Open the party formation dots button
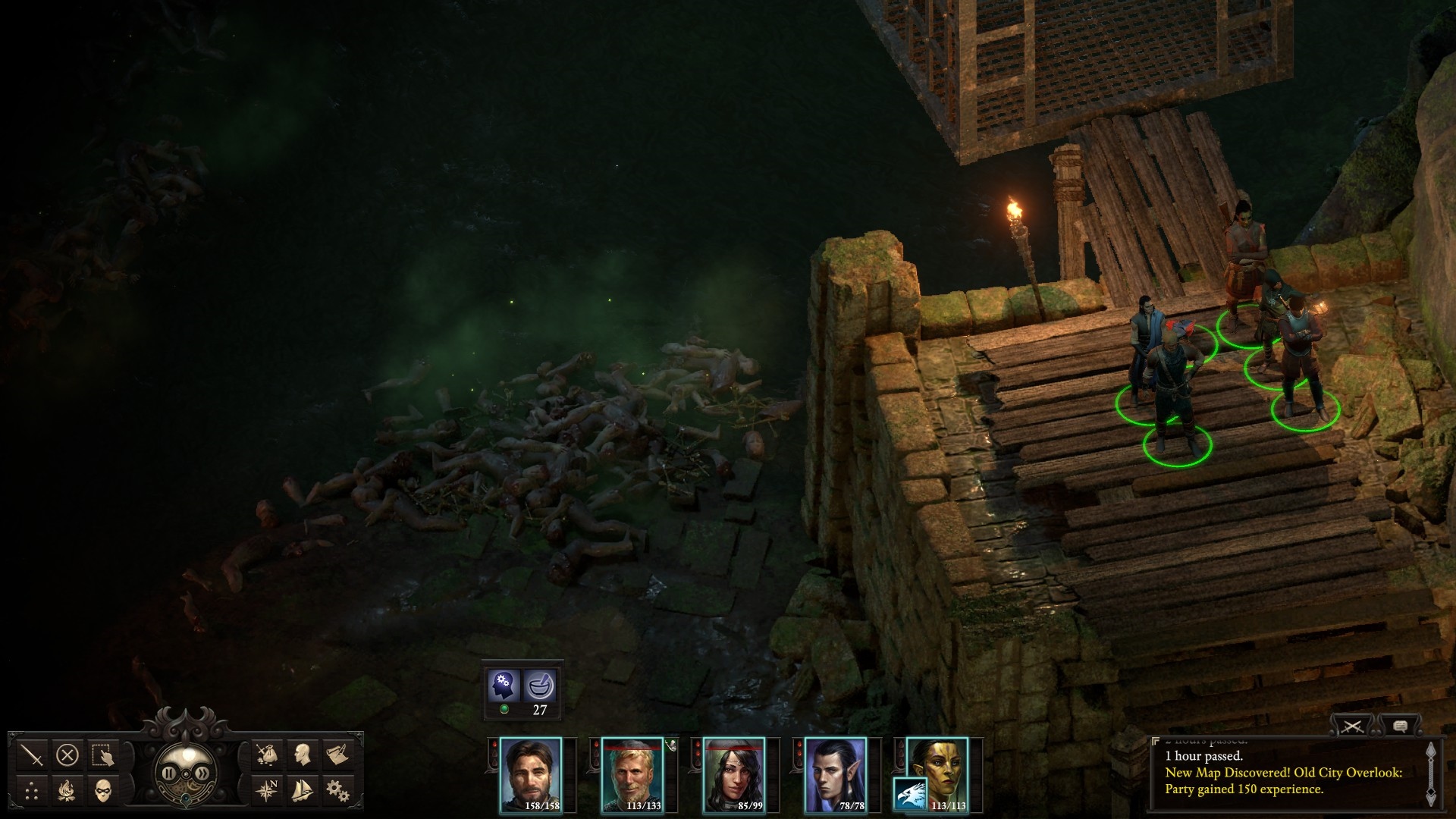 click(33, 791)
